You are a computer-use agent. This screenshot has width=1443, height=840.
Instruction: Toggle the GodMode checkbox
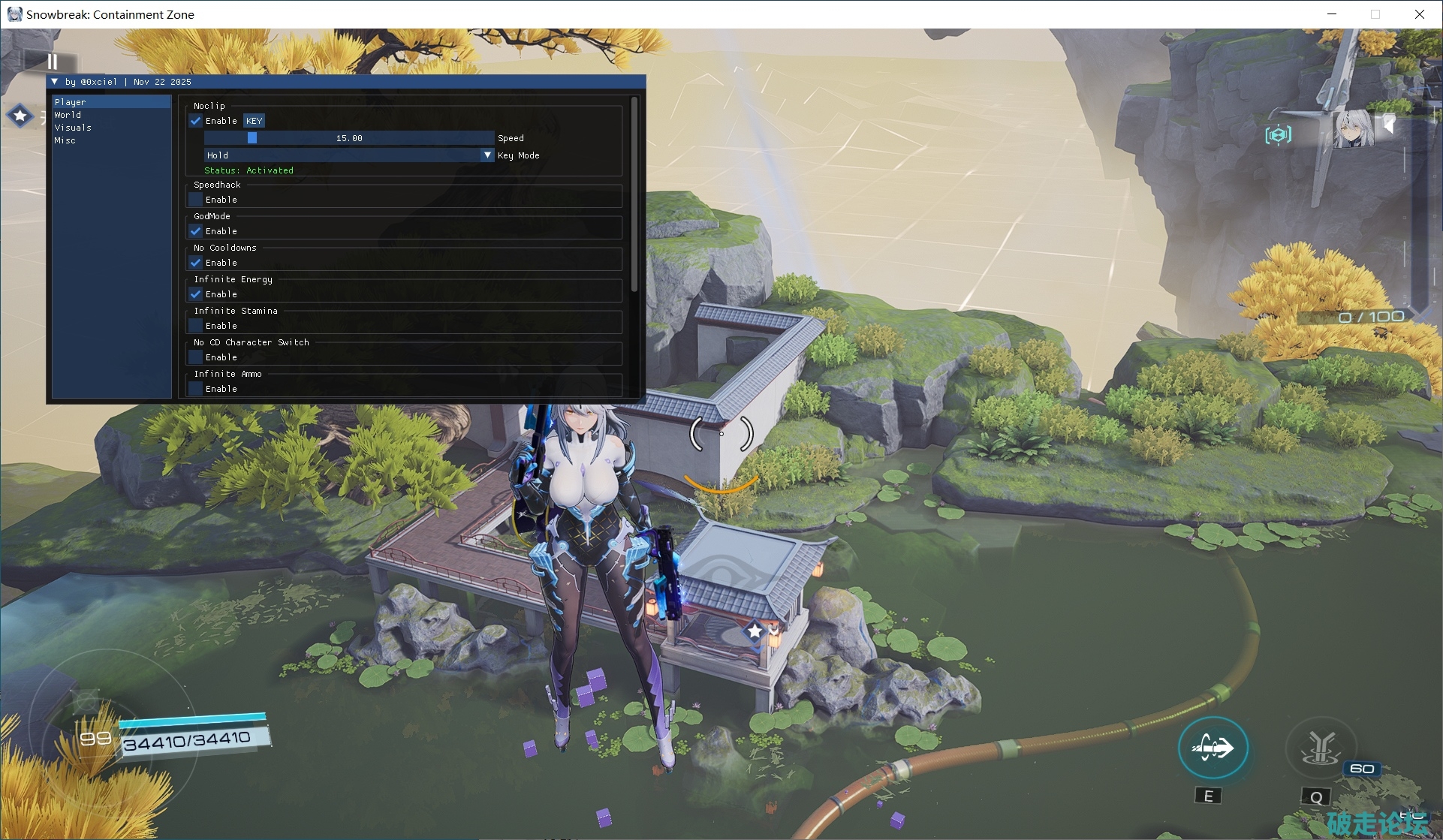point(196,231)
